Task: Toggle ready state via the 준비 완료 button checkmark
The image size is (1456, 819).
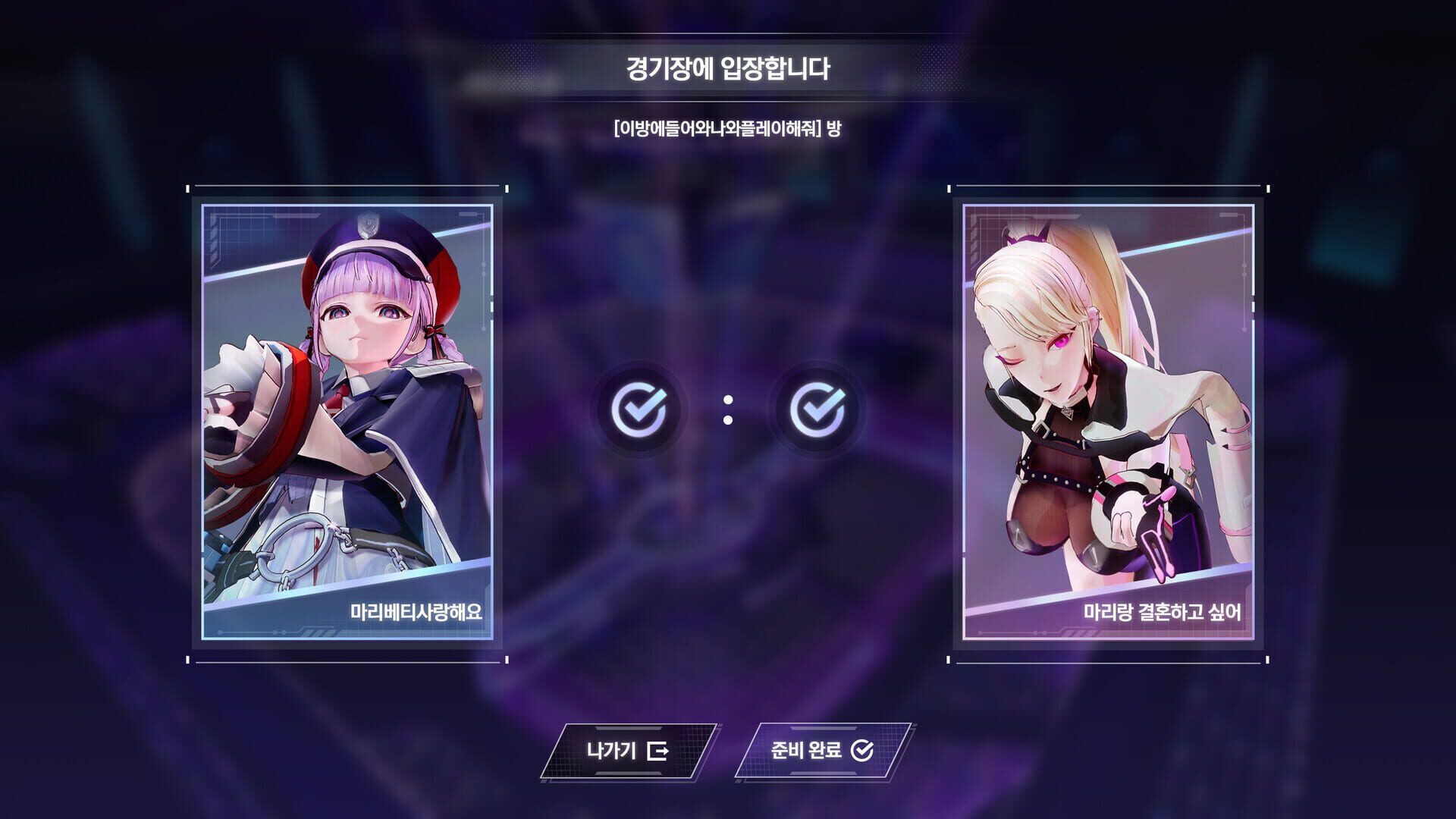Action: [x=861, y=751]
